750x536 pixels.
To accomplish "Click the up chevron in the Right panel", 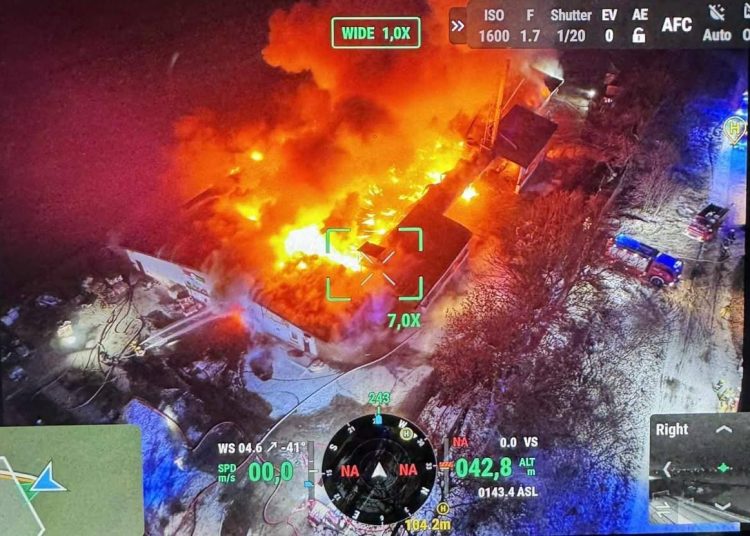I will 724,430.
